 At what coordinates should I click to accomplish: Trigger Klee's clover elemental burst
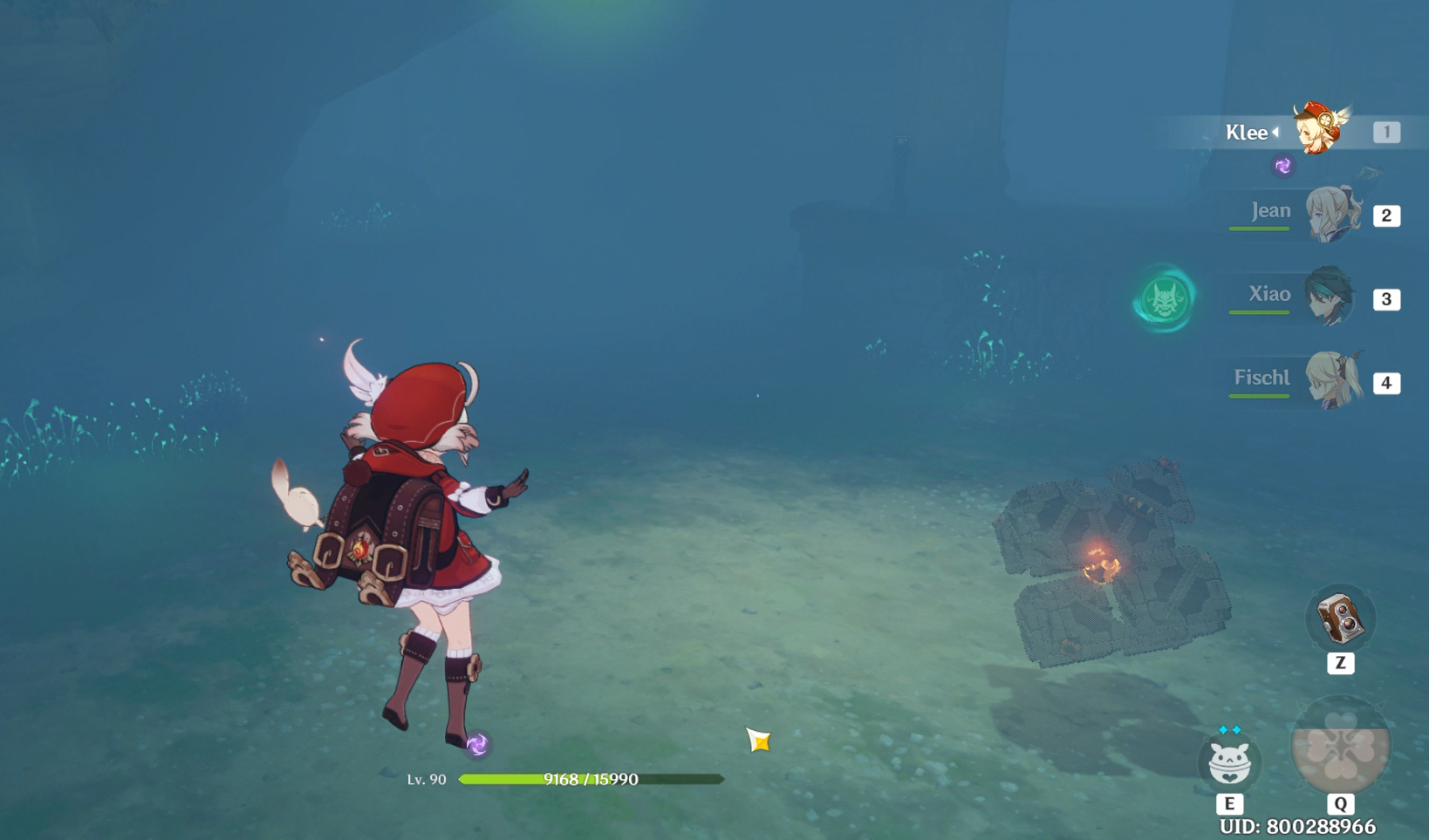[1340, 747]
